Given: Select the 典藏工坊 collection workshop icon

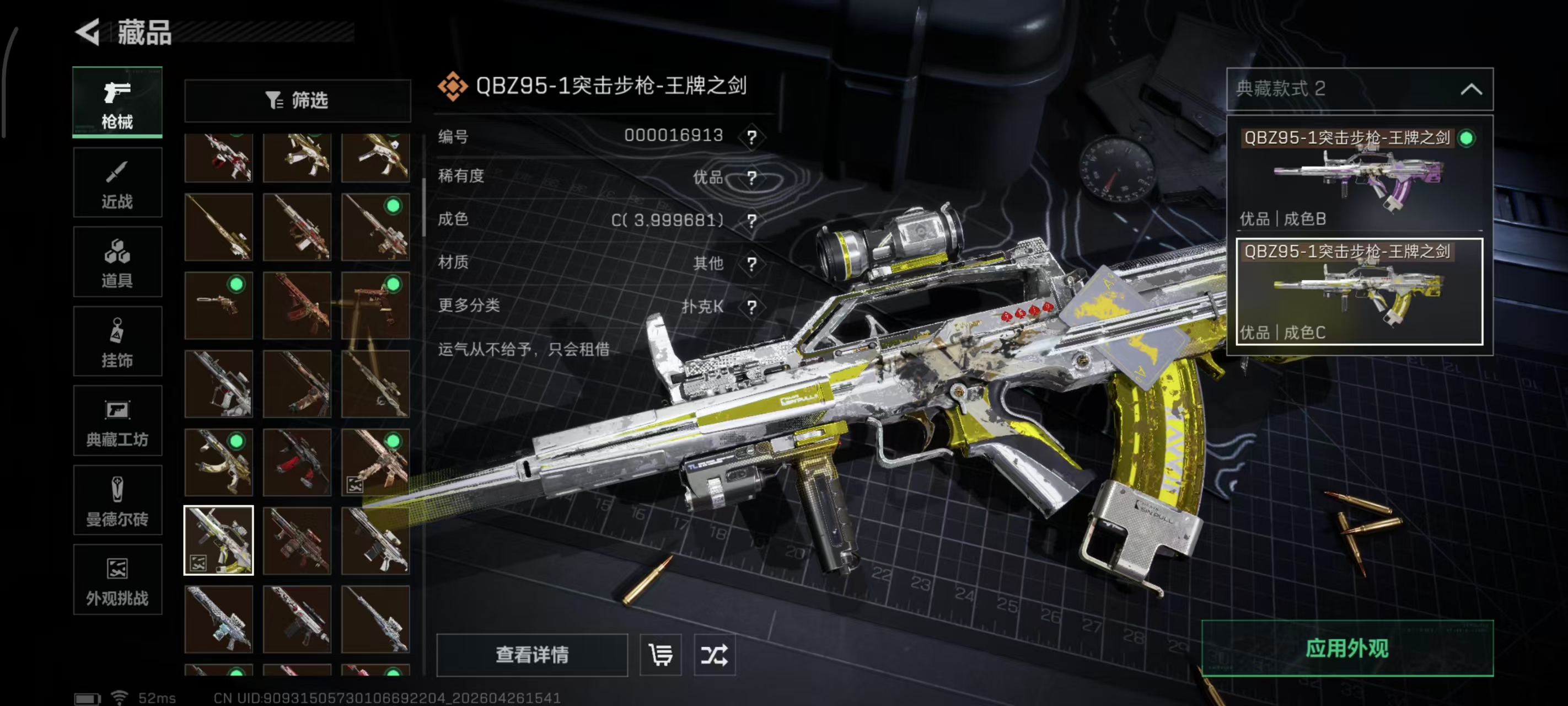Looking at the screenshot, I should tap(117, 421).
